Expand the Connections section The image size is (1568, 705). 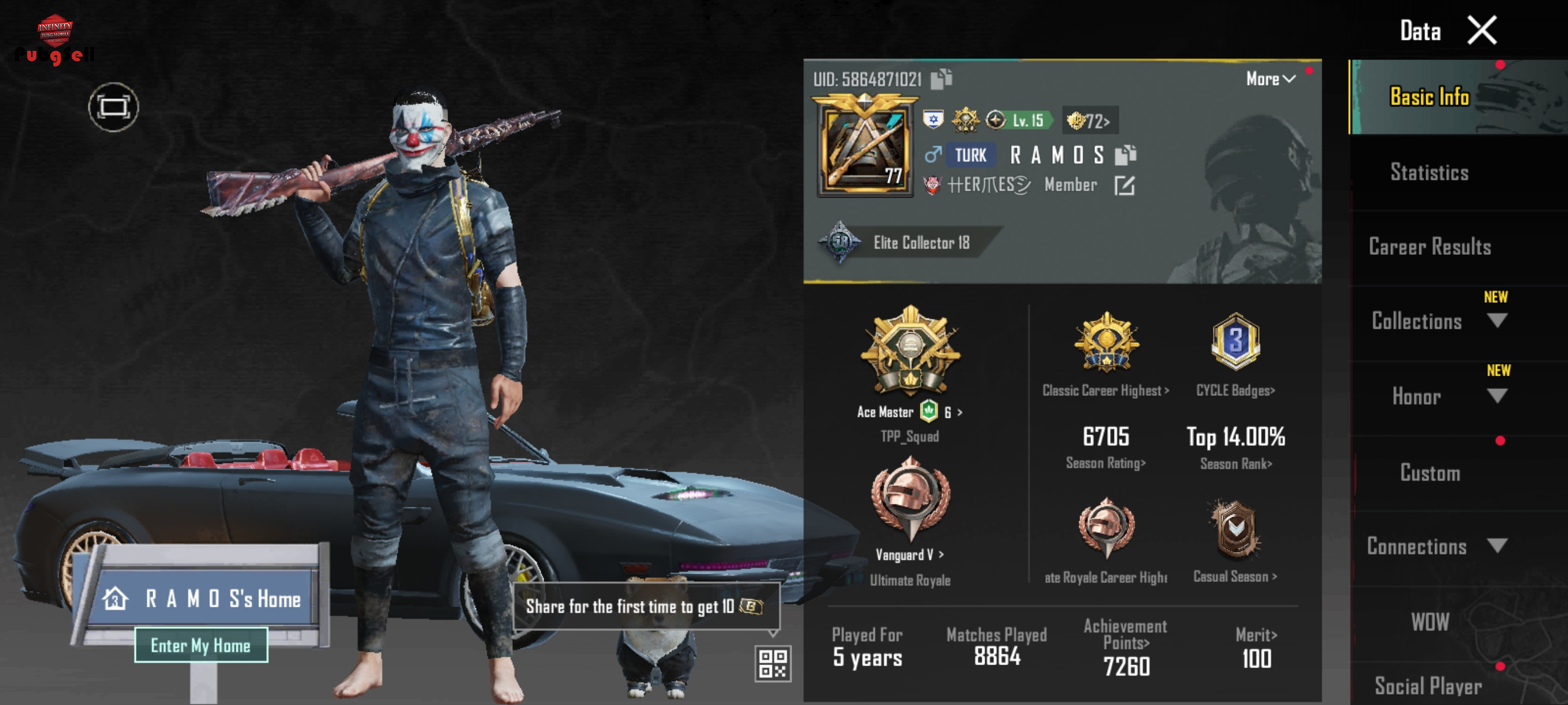tap(1496, 546)
